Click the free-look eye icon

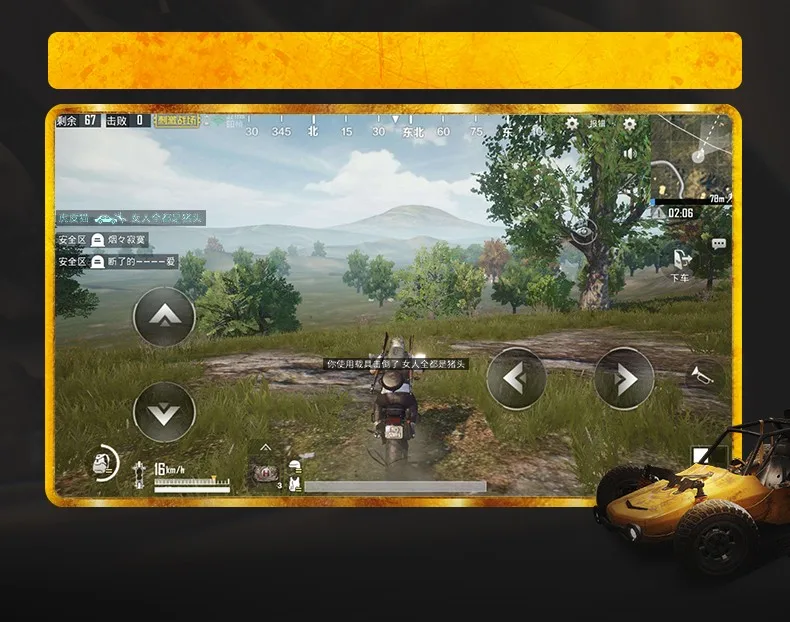coord(584,232)
